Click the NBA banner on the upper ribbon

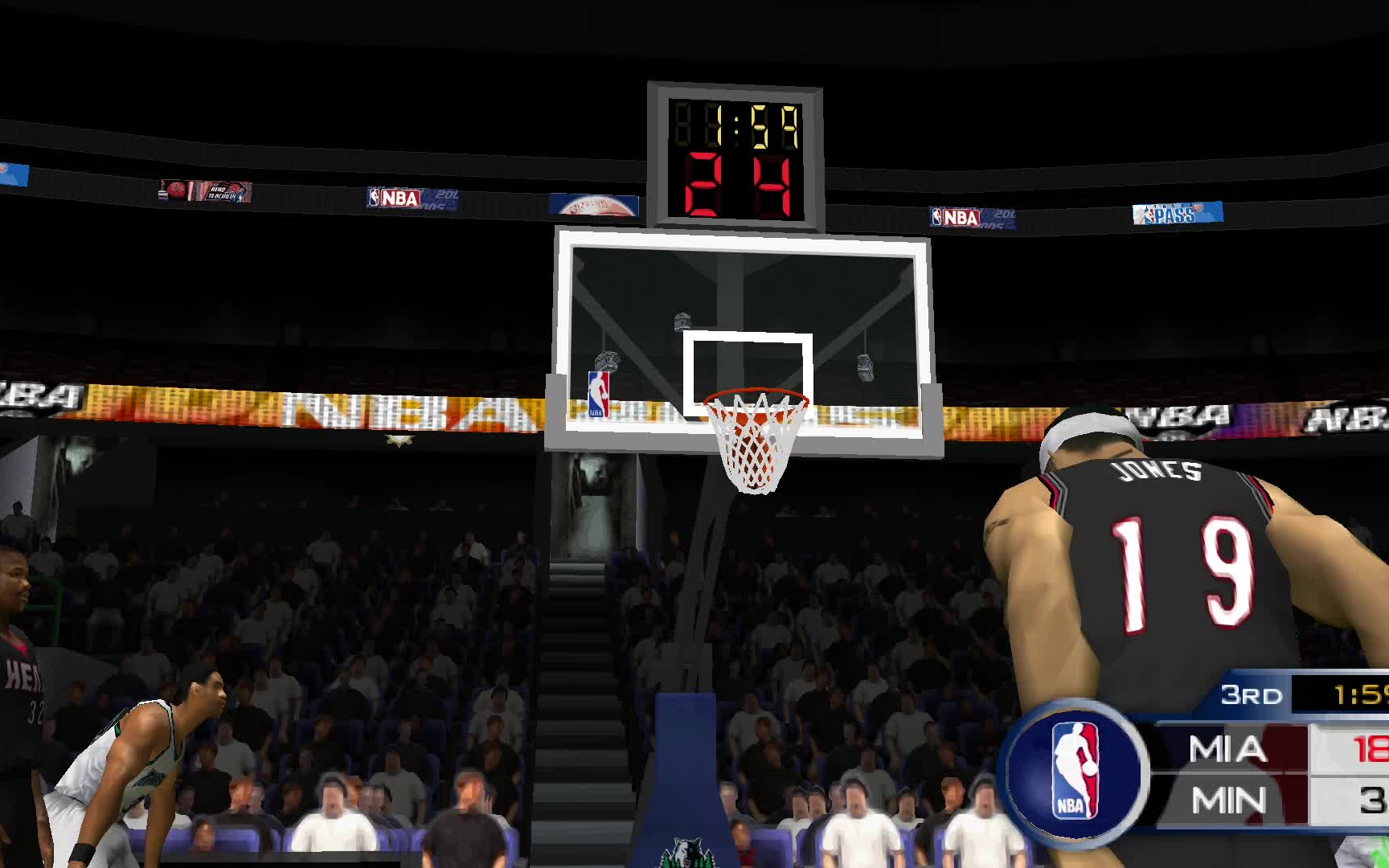click(393, 198)
